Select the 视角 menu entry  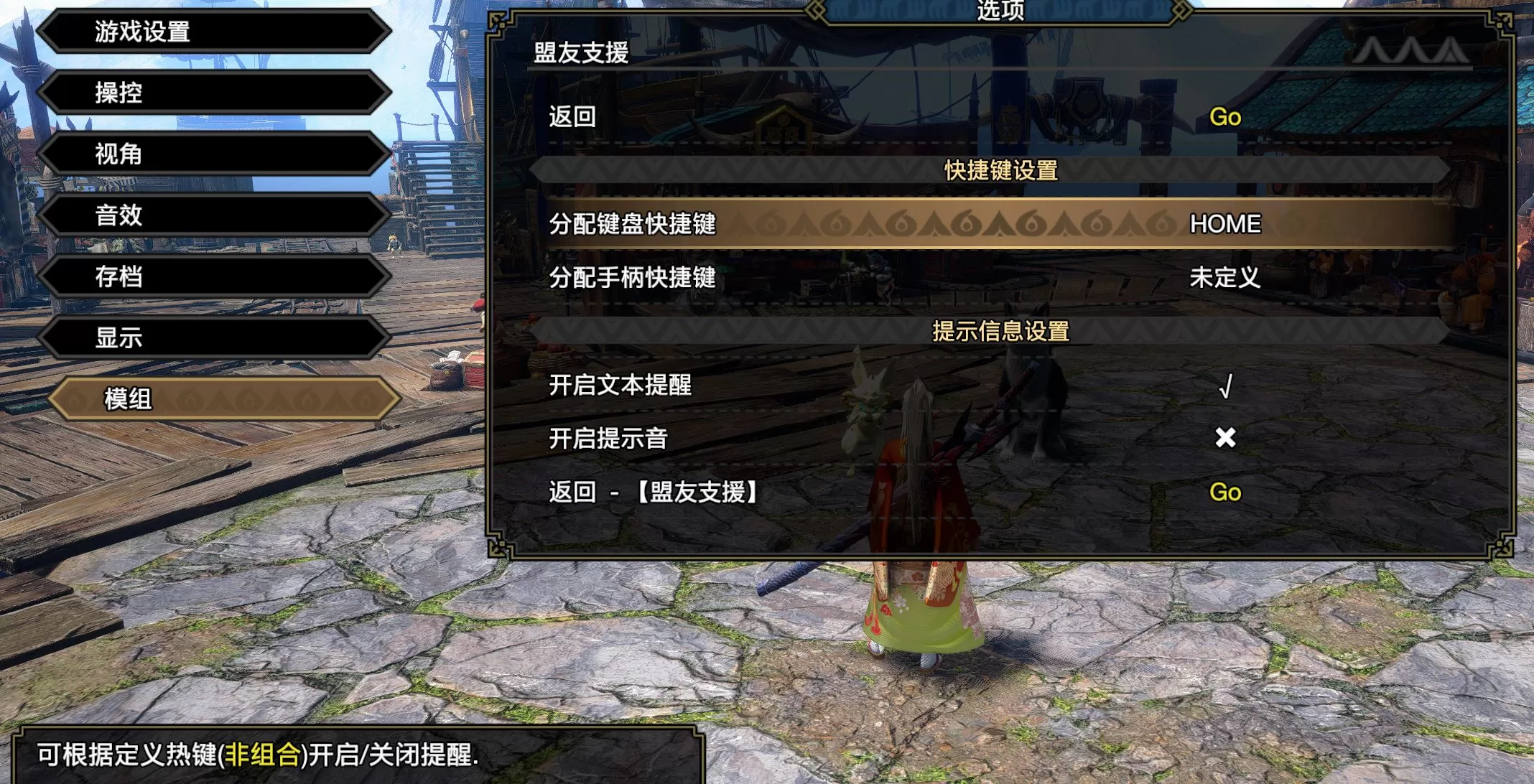(x=213, y=154)
